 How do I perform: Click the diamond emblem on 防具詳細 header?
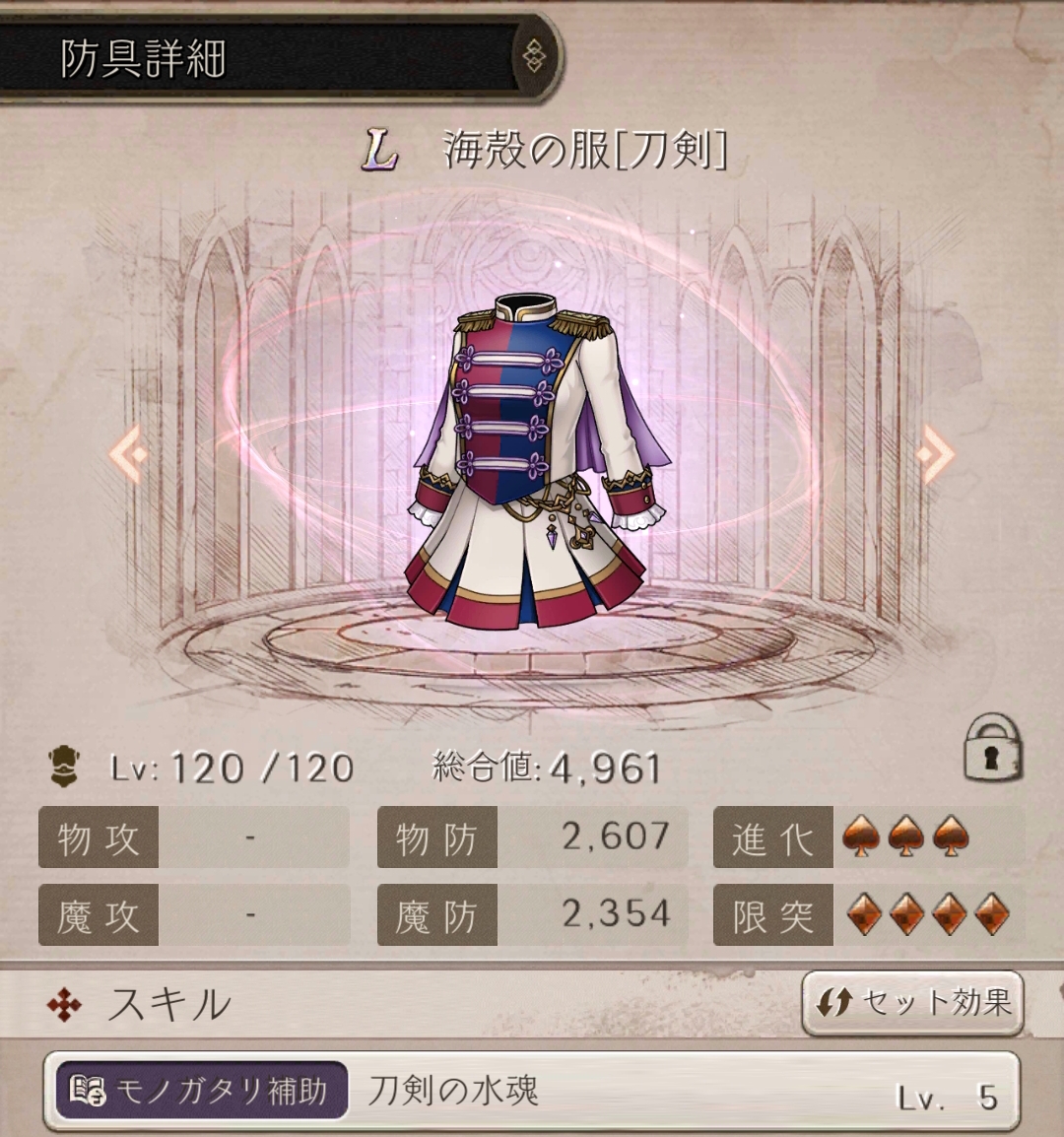coord(533,55)
